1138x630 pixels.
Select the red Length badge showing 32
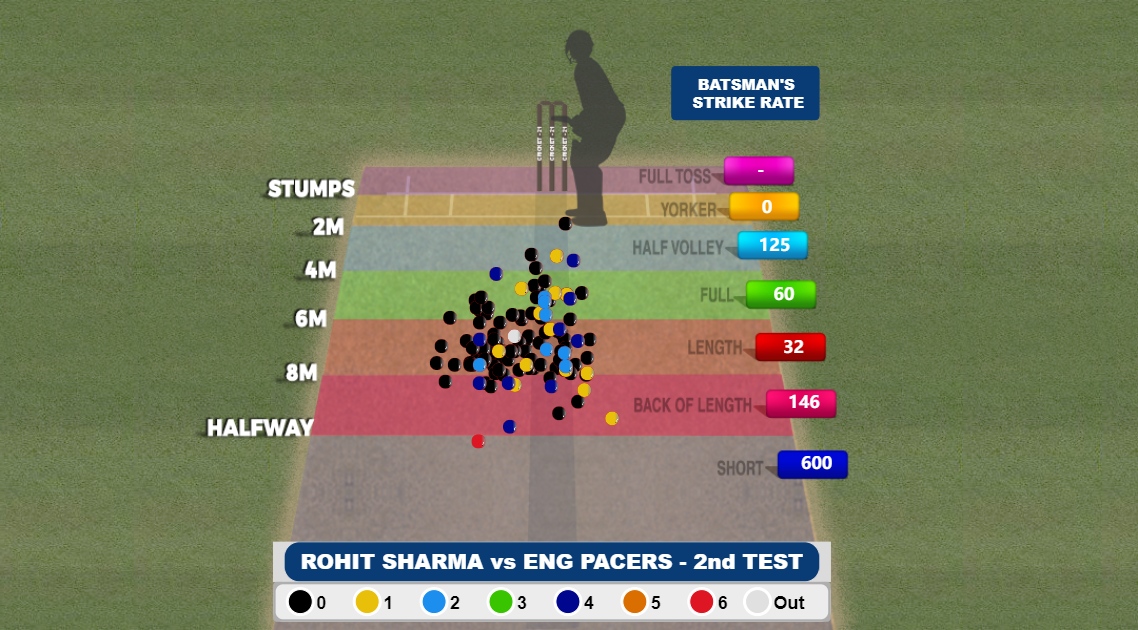791,347
